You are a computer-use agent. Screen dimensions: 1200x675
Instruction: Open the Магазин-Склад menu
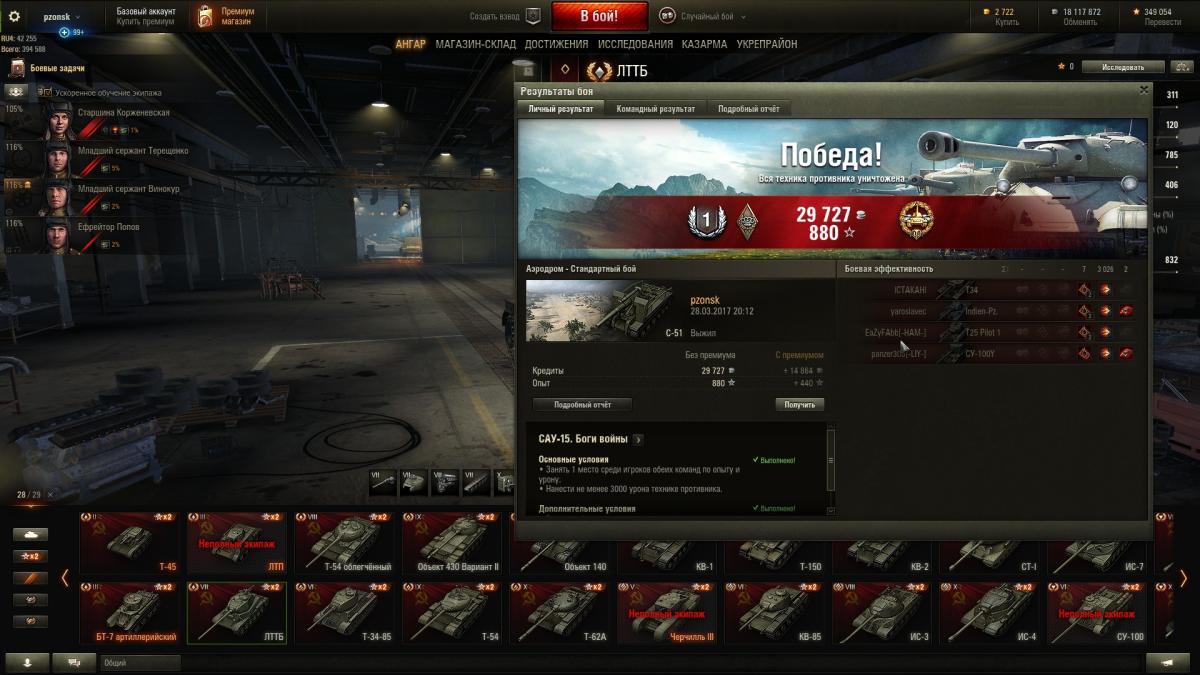[x=475, y=44]
